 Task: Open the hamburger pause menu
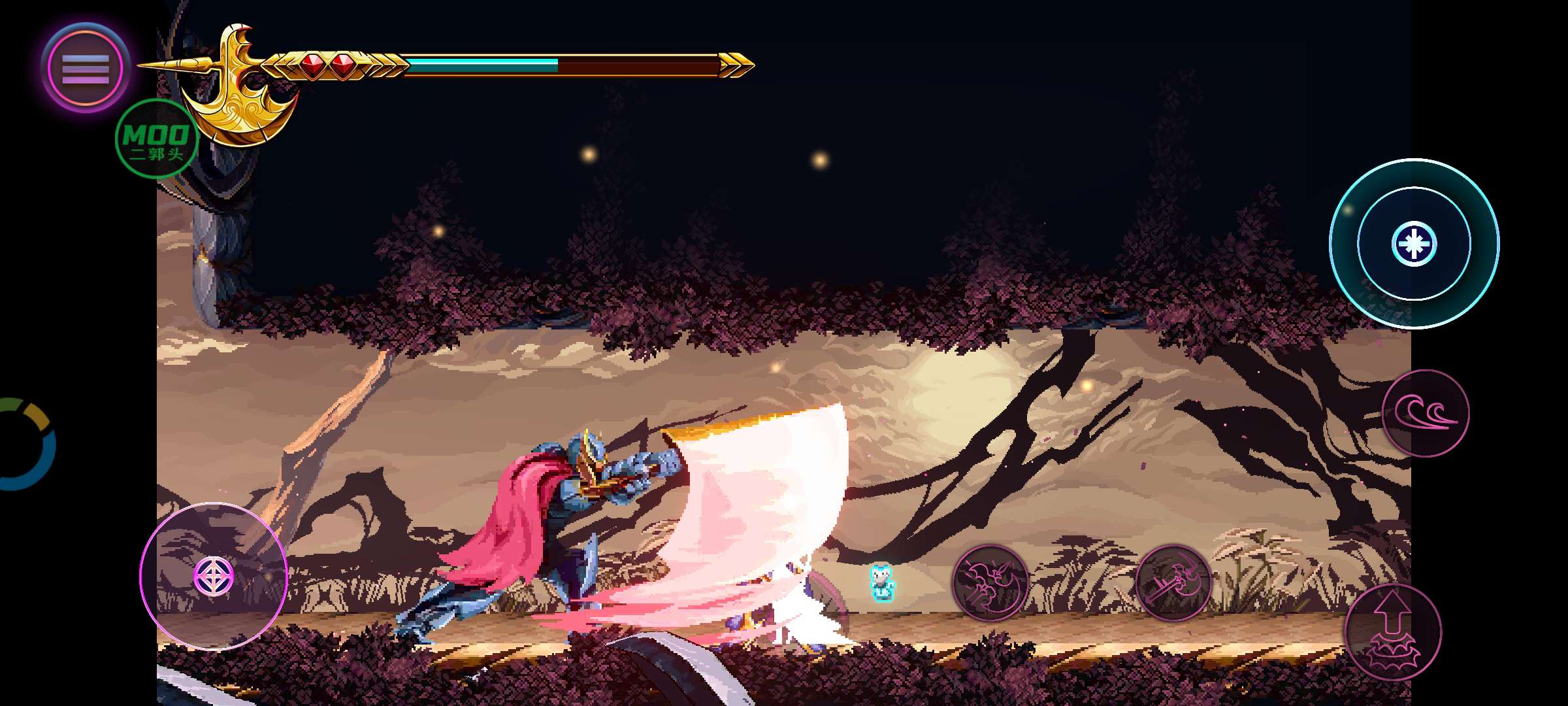[85, 68]
